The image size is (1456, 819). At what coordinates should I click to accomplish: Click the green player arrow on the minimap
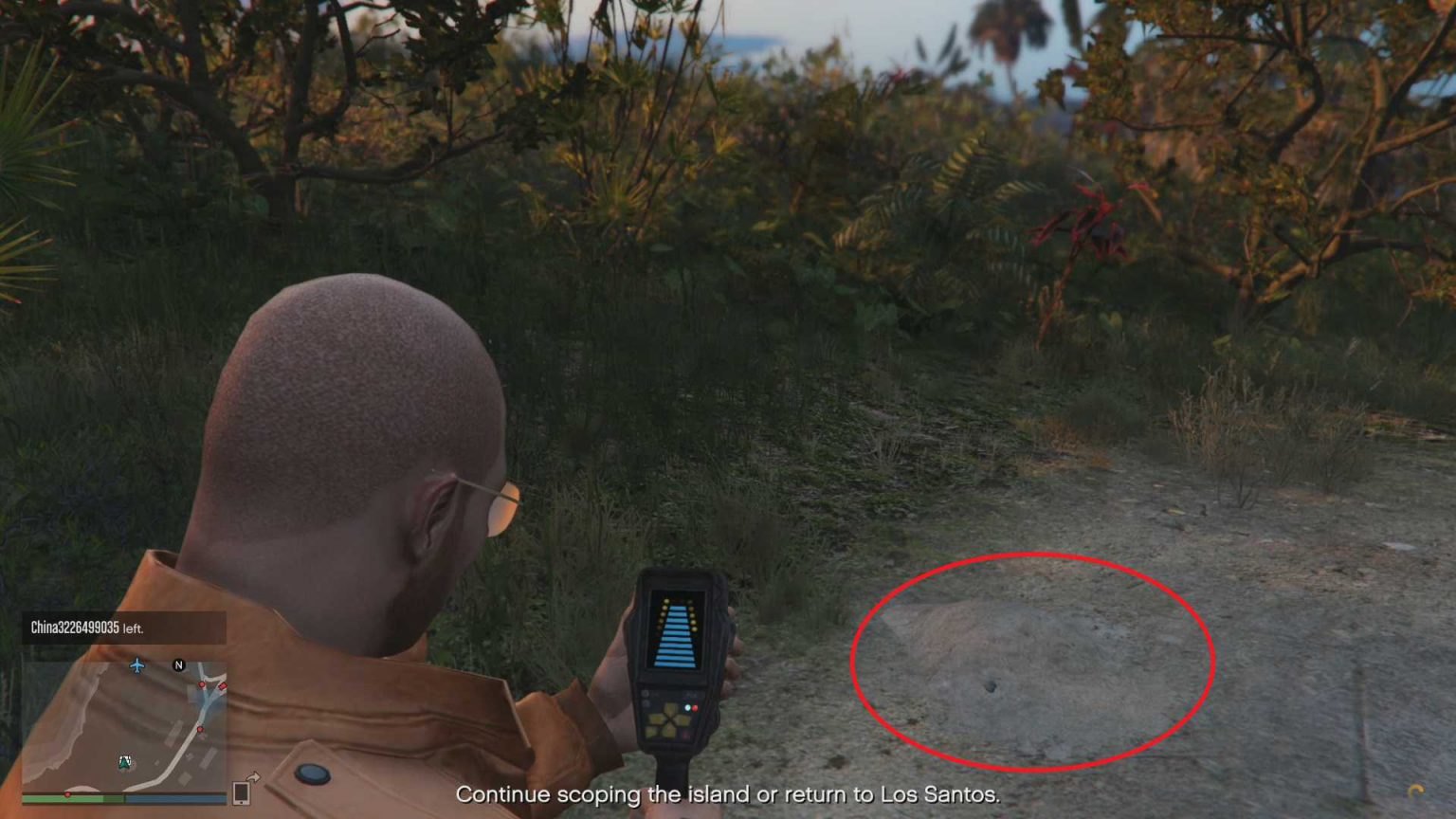pos(124,761)
